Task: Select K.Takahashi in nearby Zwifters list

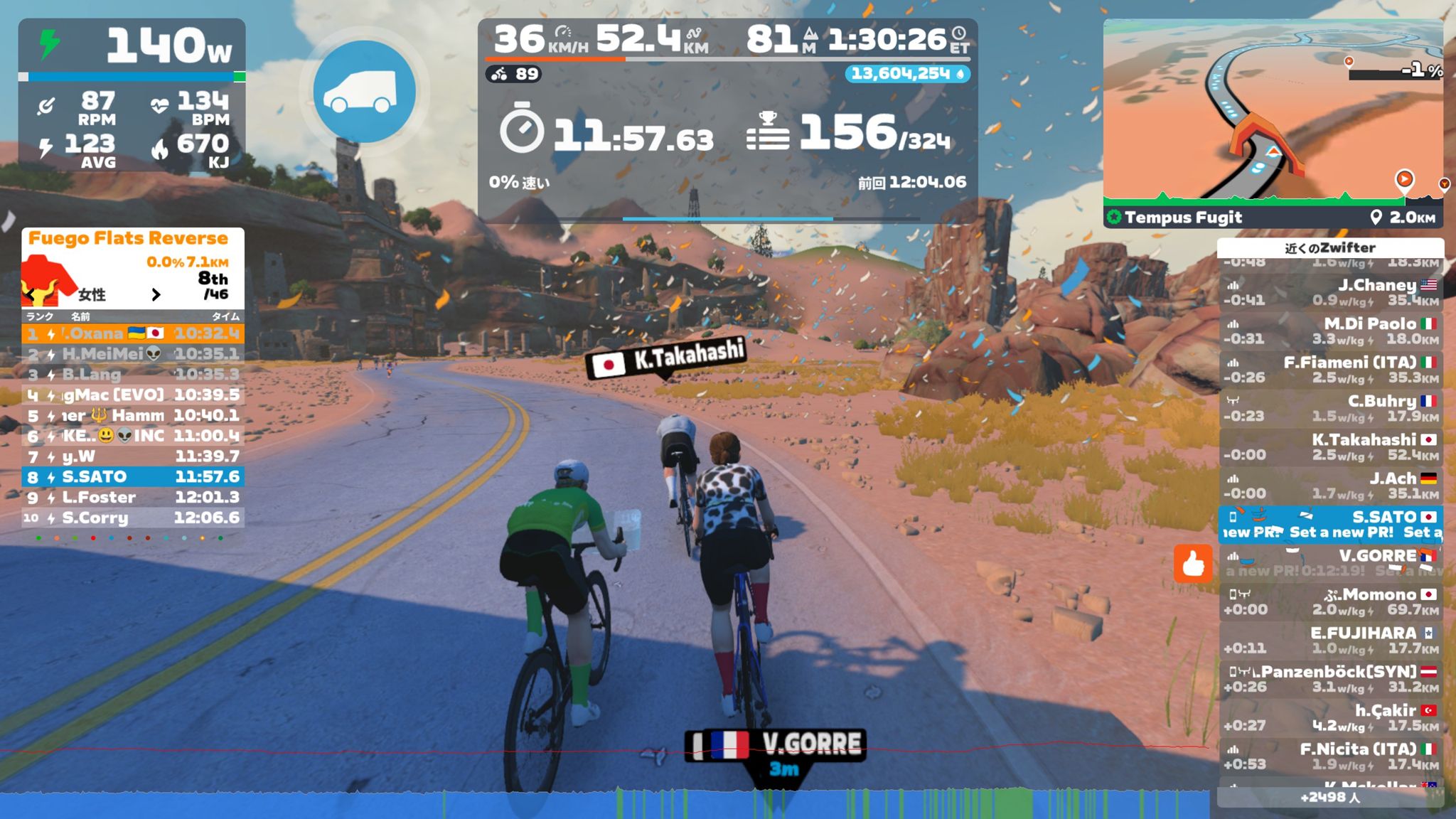Action: [1330, 447]
